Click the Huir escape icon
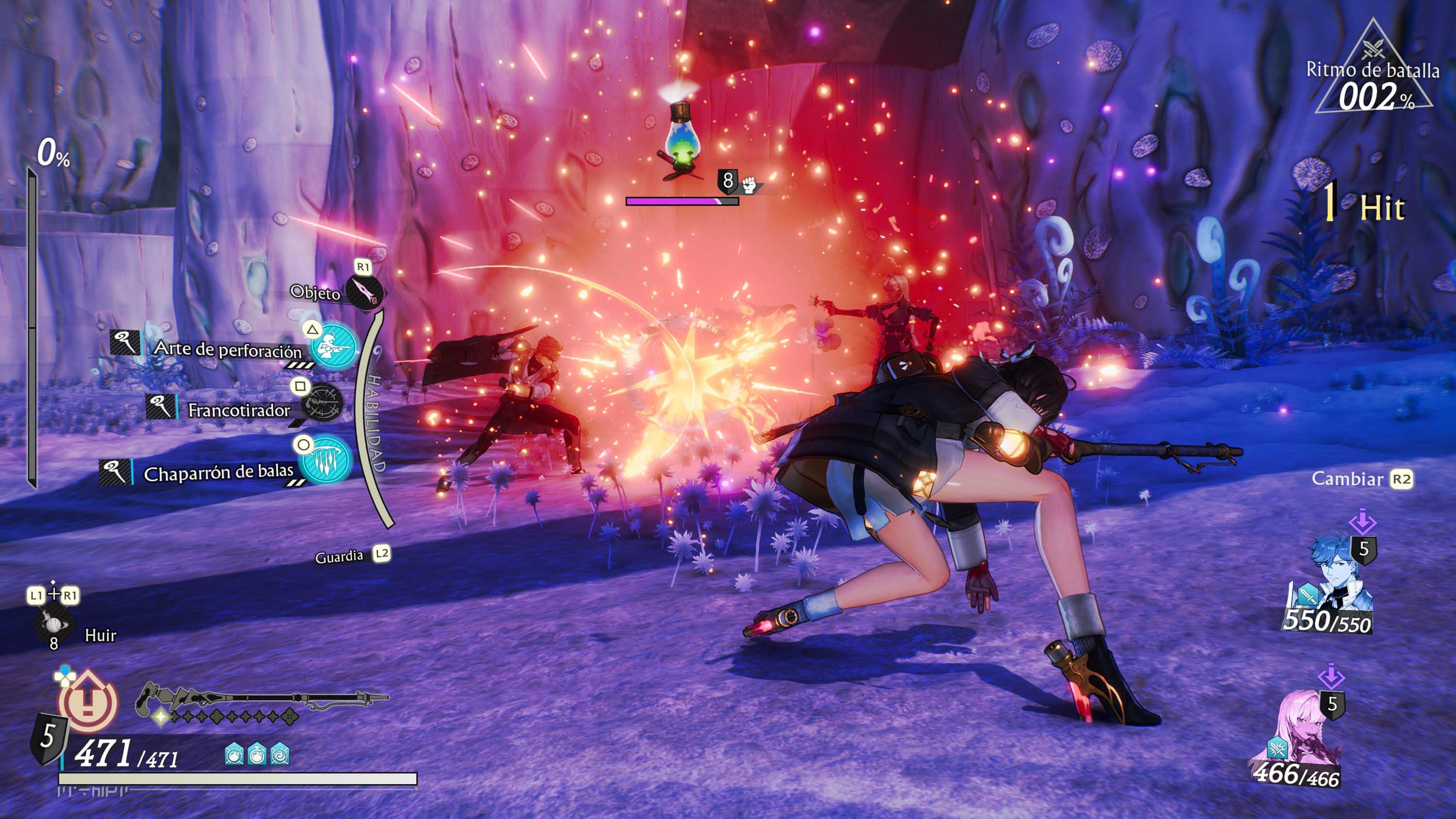The width and height of the screenshot is (1456, 819). (52, 625)
